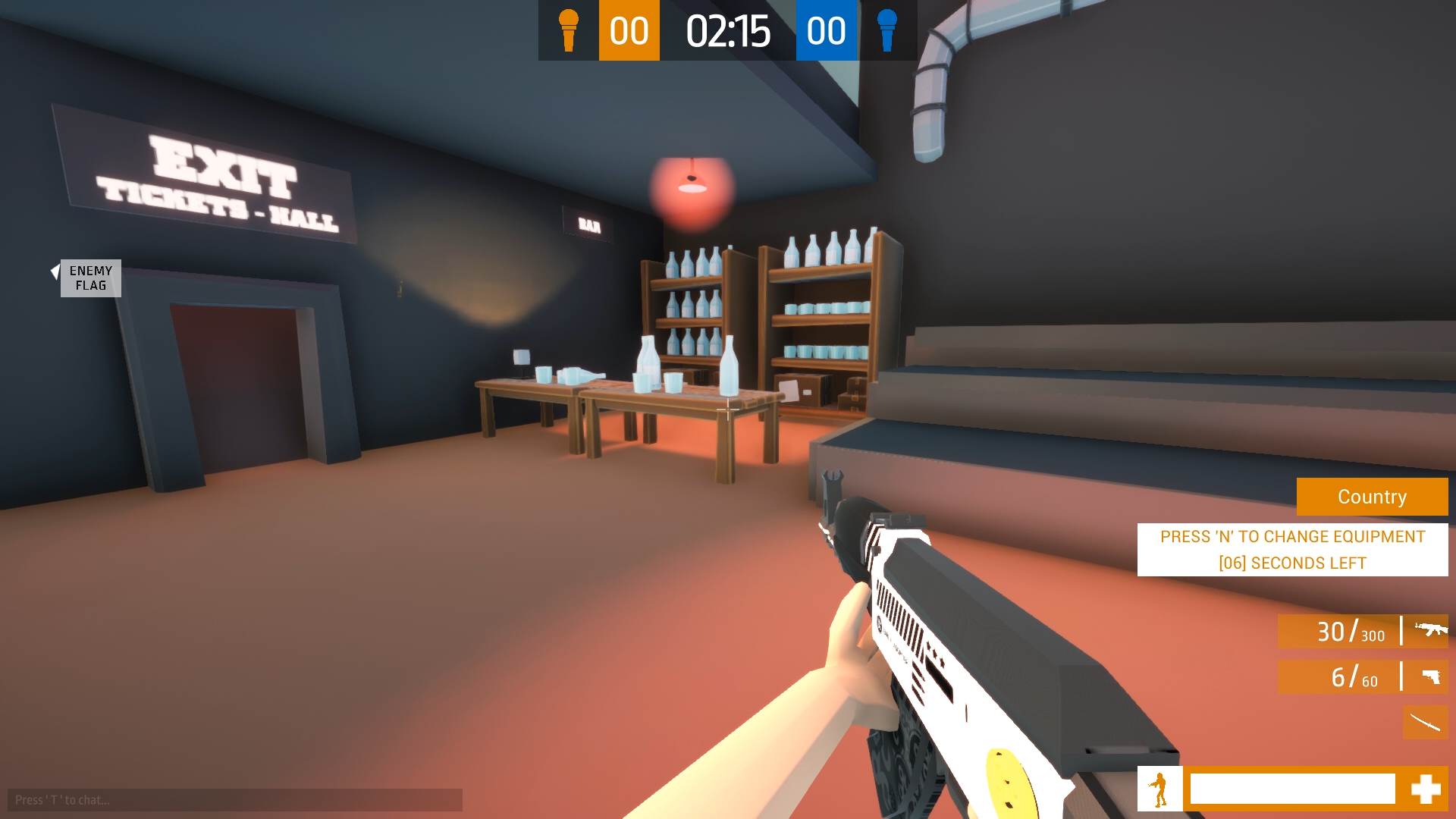Select the Enemy Flag objective marker
The height and width of the screenshot is (819, 1456).
click(90, 278)
